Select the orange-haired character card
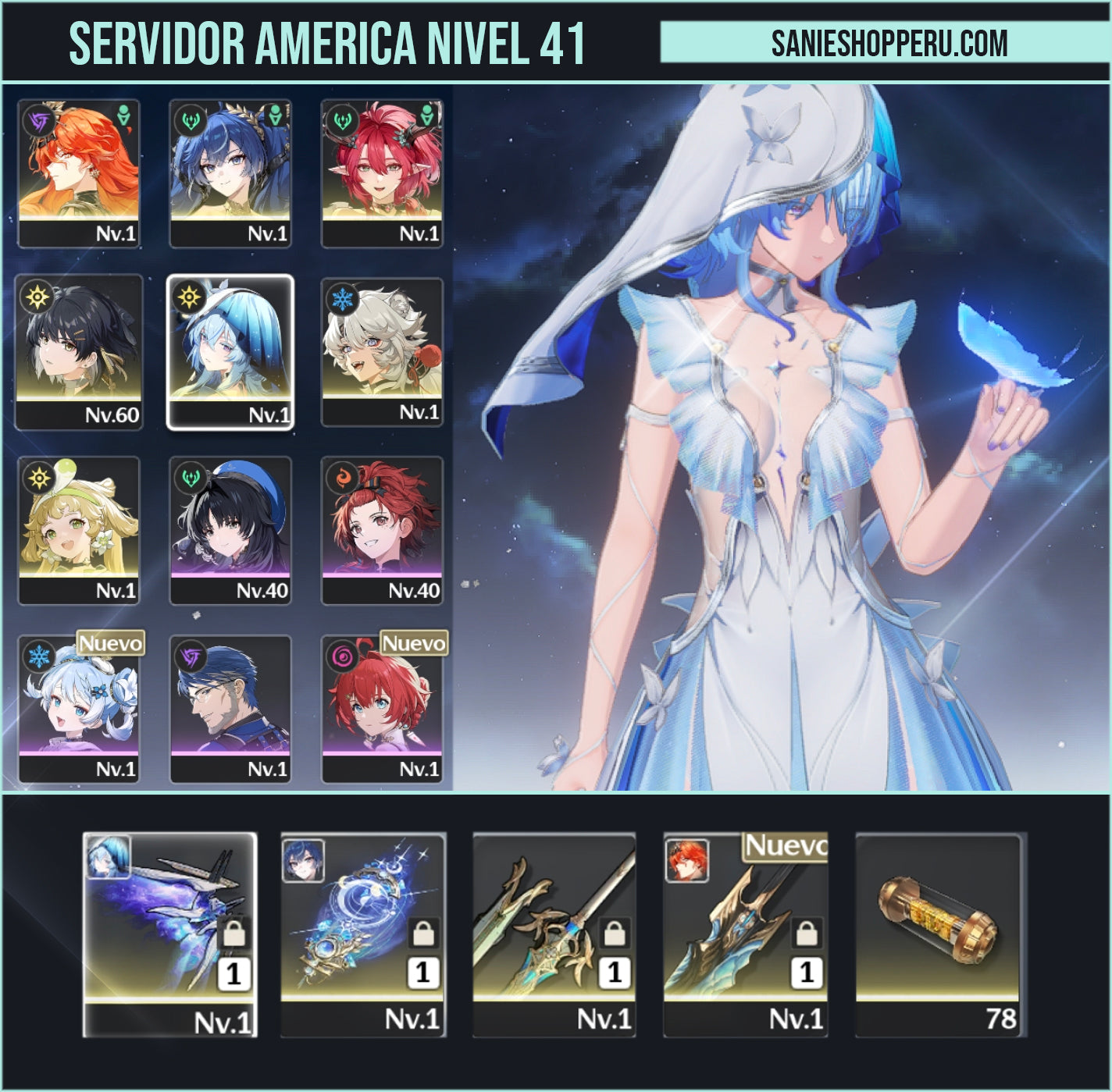1112x1092 pixels. pyautogui.click(x=78, y=173)
